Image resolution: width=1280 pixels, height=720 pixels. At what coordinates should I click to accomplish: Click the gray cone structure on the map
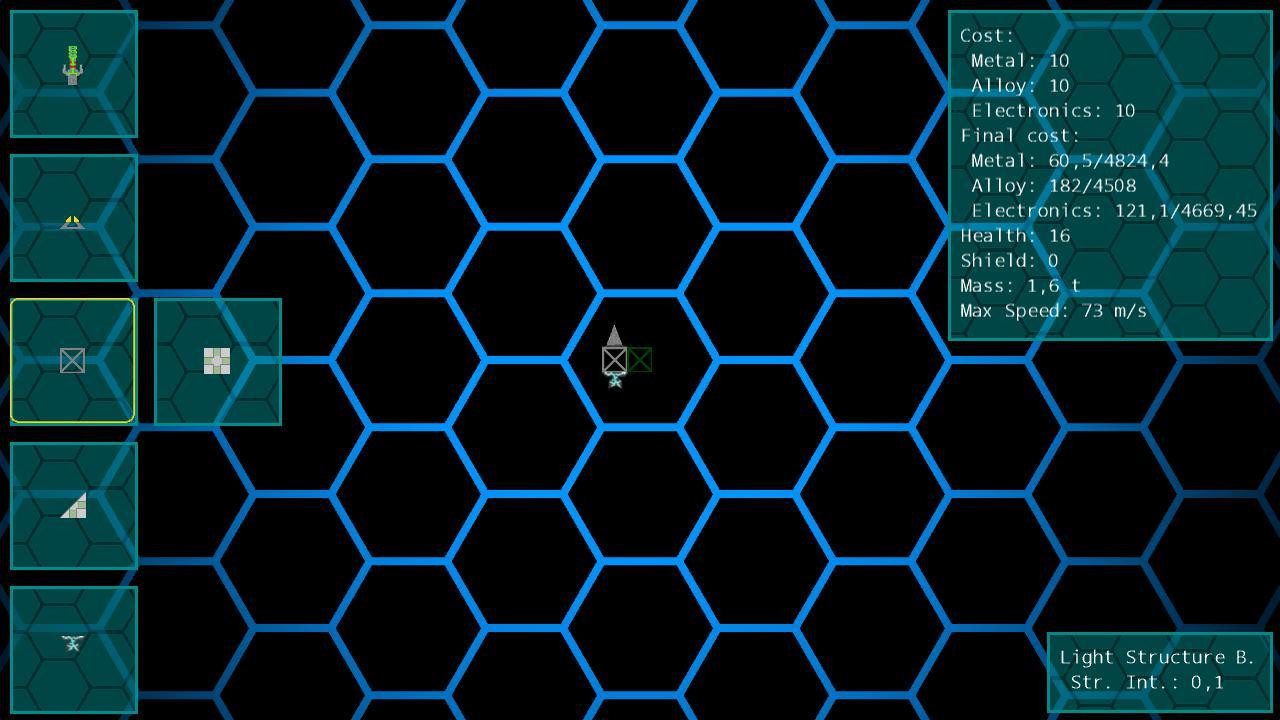coord(614,338)
